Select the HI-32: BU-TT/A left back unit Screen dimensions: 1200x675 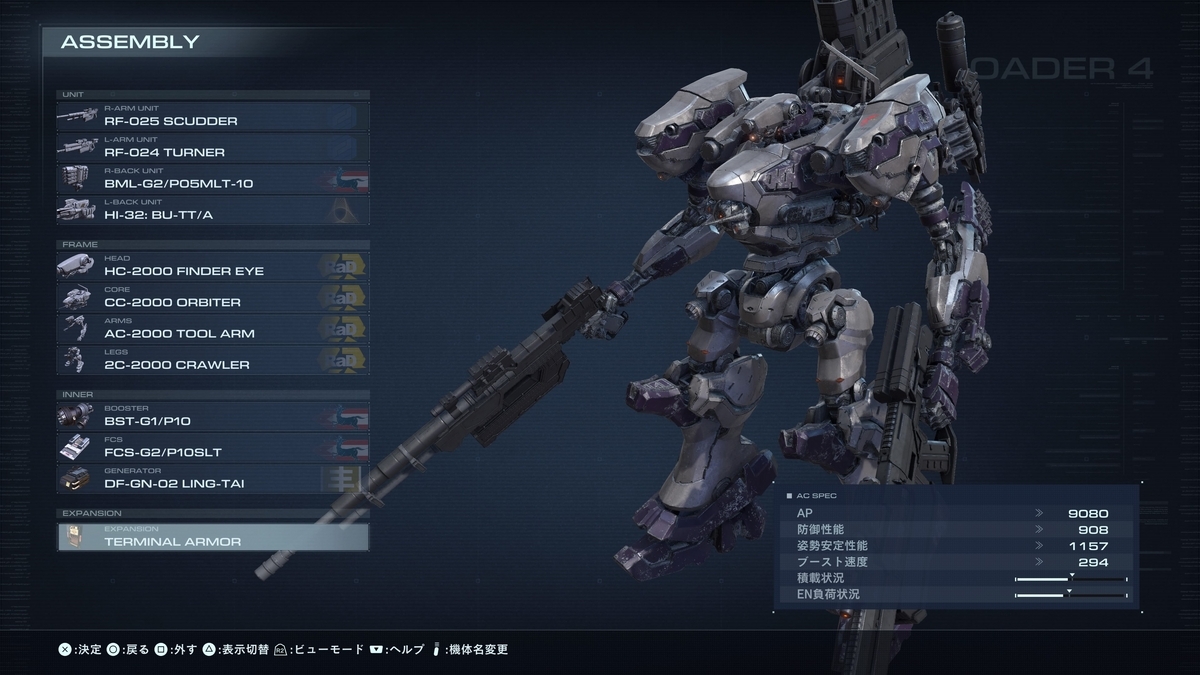[x=212, y=210]
